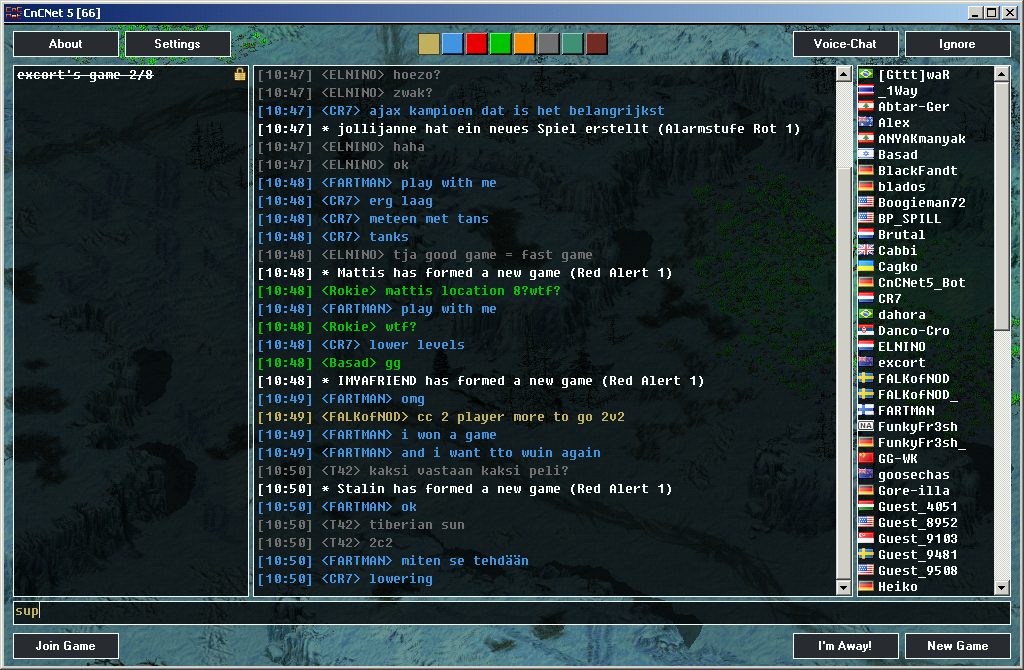Open the About dialog
1024x670 pixels.
pos(66,44)
